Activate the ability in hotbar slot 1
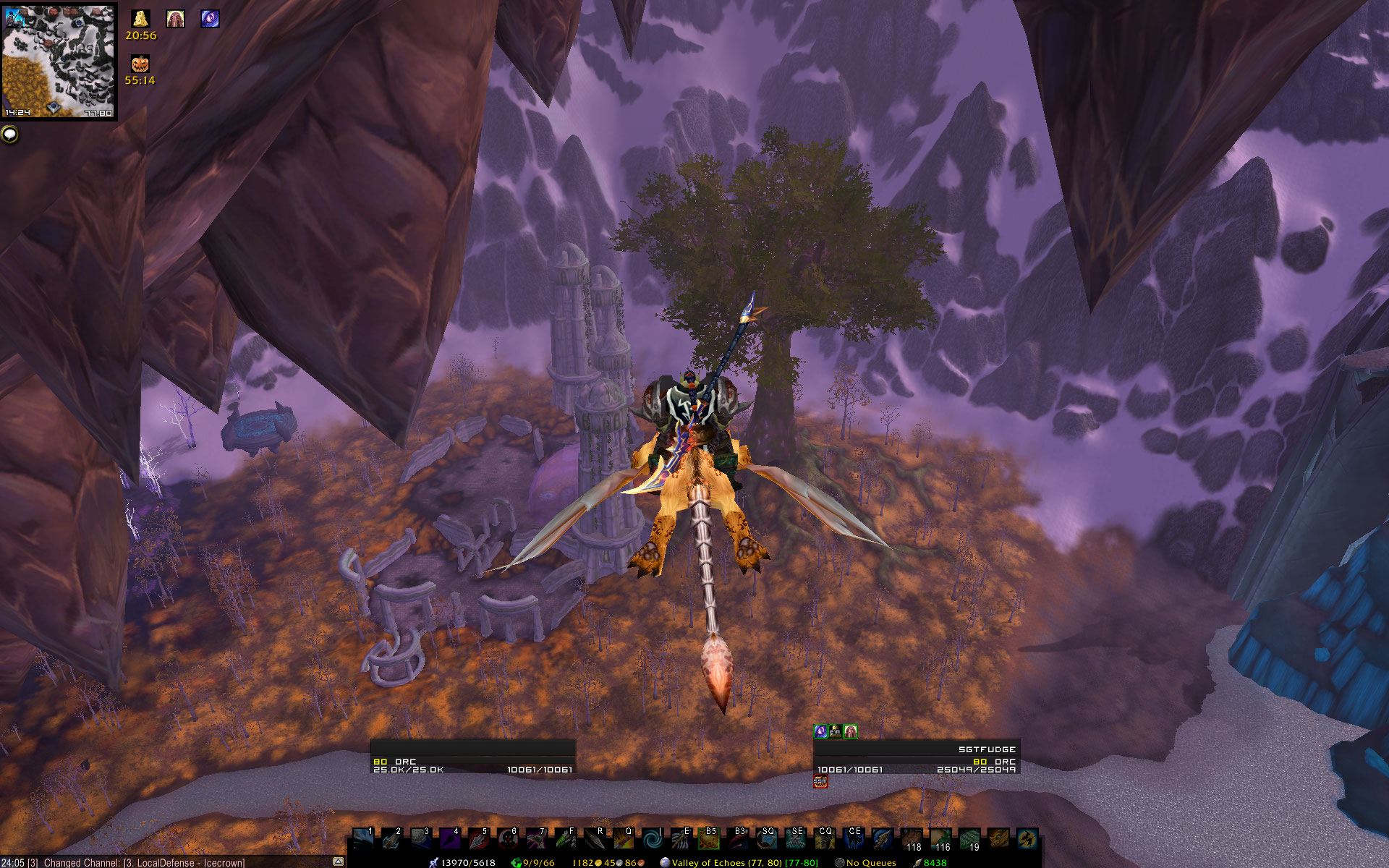This screenshot has height=868, width=1389. pyautogui.click(x=362, y=839)
